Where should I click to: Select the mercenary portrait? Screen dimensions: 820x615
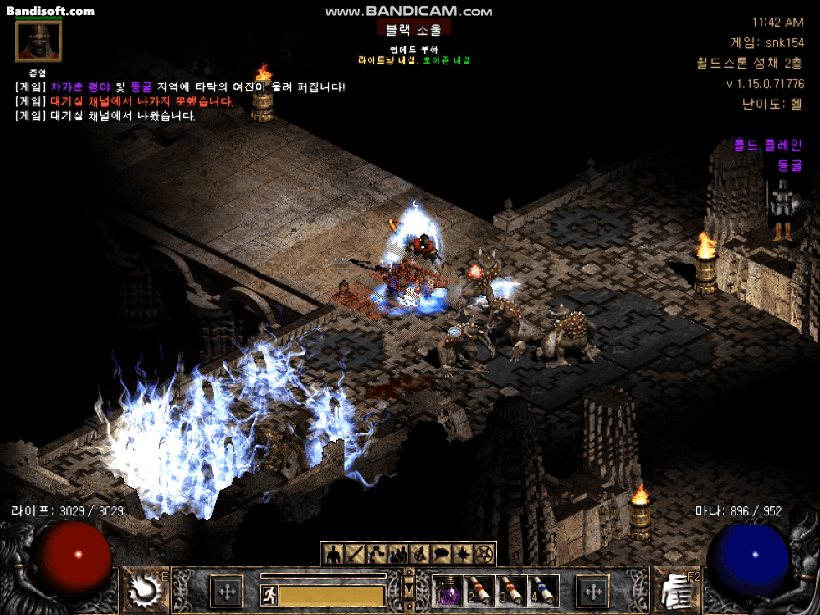(39, 42)
